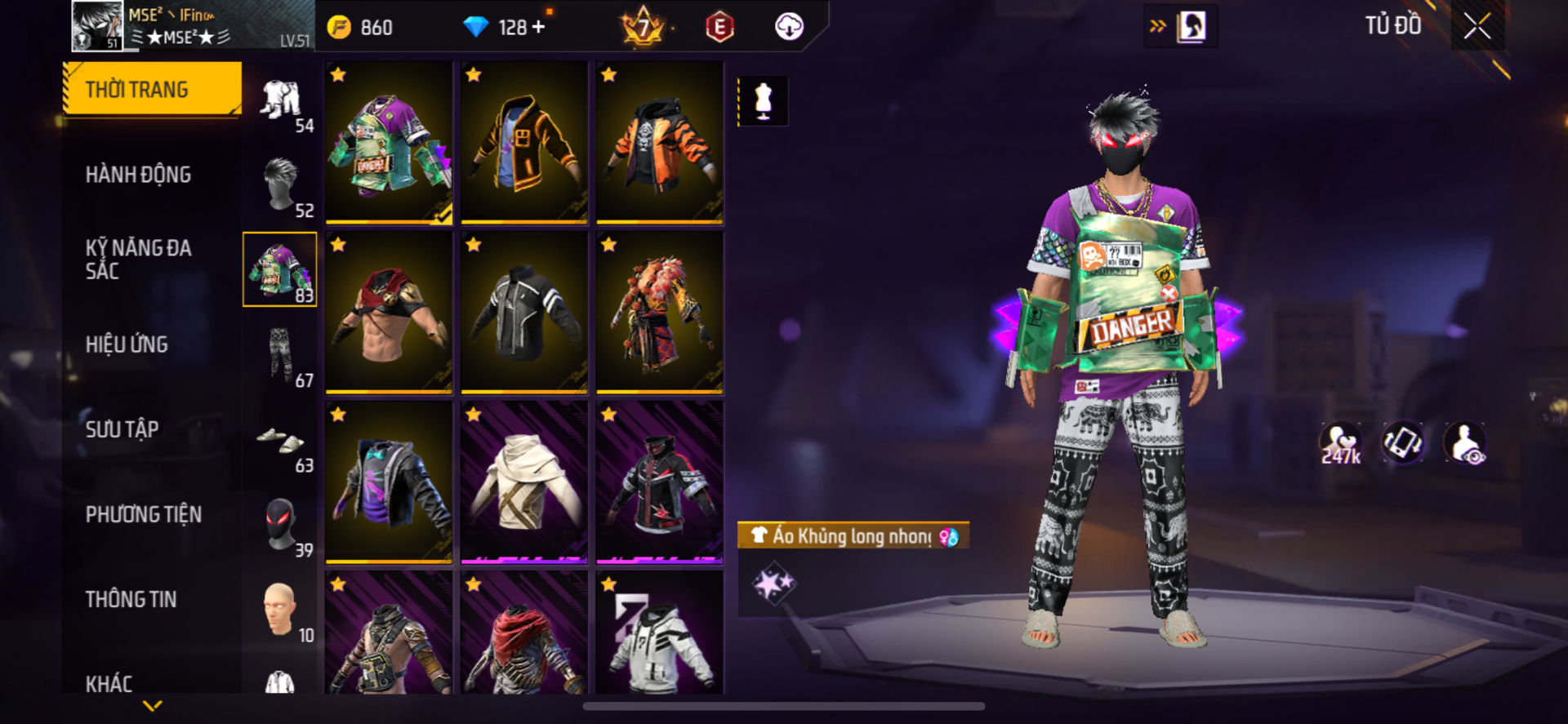
Task: Open the THỜI TRANG tab
Action: point(153,89)
